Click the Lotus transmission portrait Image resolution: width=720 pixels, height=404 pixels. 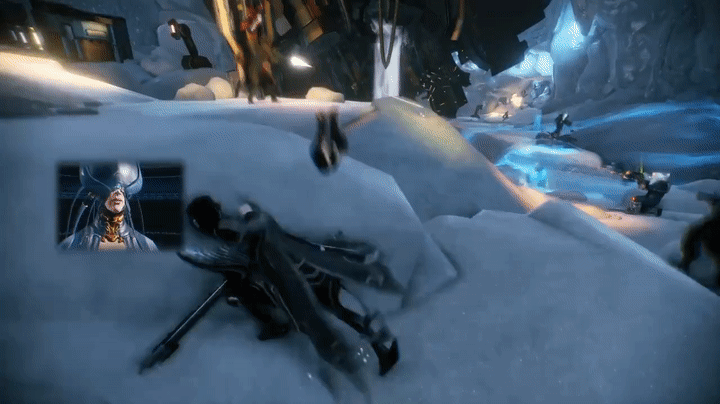[x=120, y=206]
